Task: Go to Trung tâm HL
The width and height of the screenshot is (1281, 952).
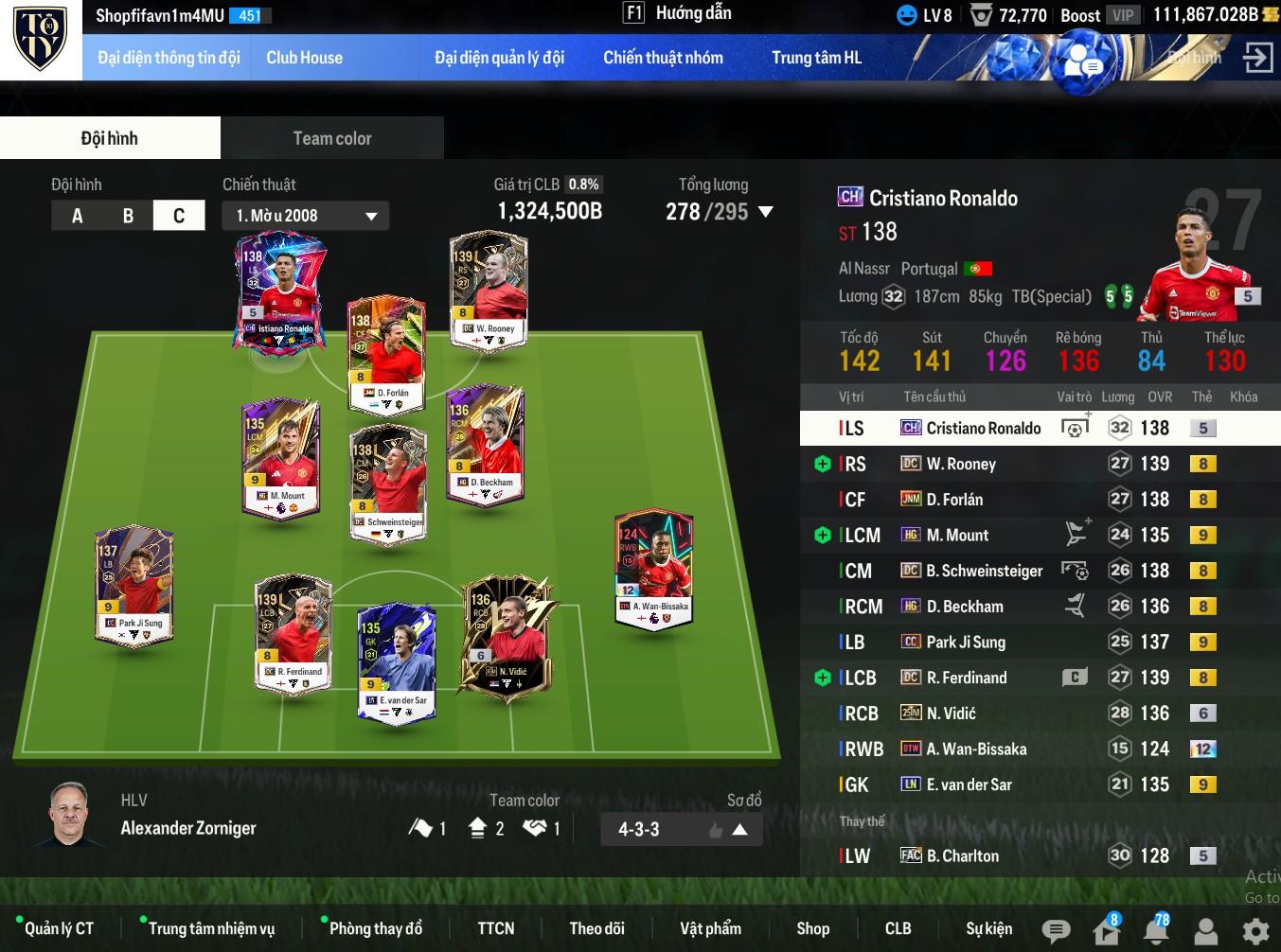Action: tap(816, 58)
